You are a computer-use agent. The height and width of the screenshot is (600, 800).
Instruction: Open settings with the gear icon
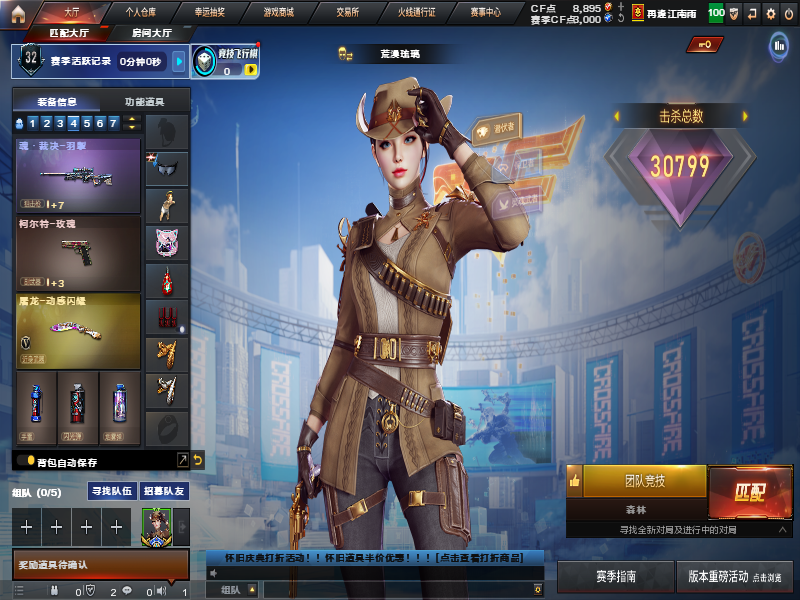coord(769,13)
